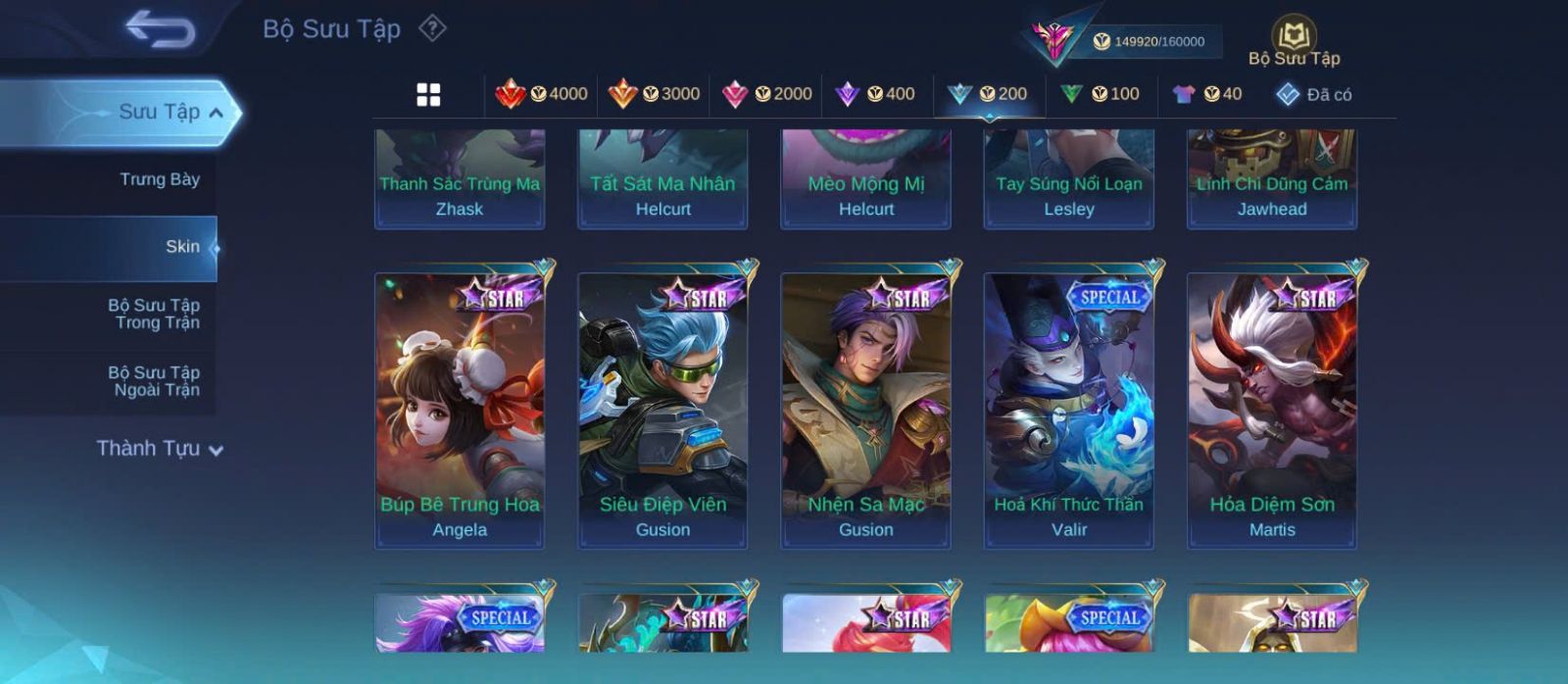Select the 40 point shirt tier
The image size is (1568, 684).
tap(1207, 94)
